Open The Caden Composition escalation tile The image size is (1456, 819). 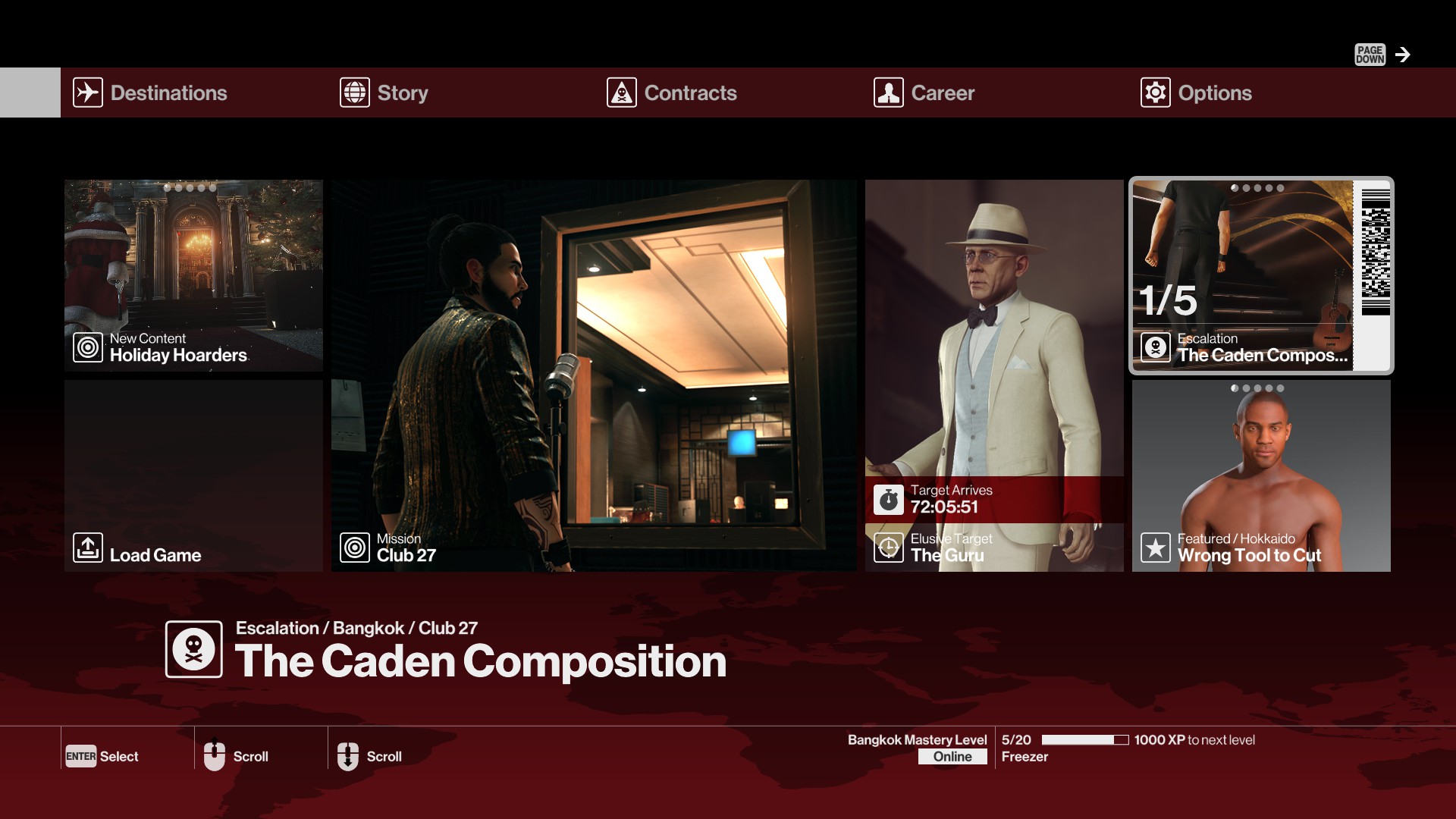1260,275
